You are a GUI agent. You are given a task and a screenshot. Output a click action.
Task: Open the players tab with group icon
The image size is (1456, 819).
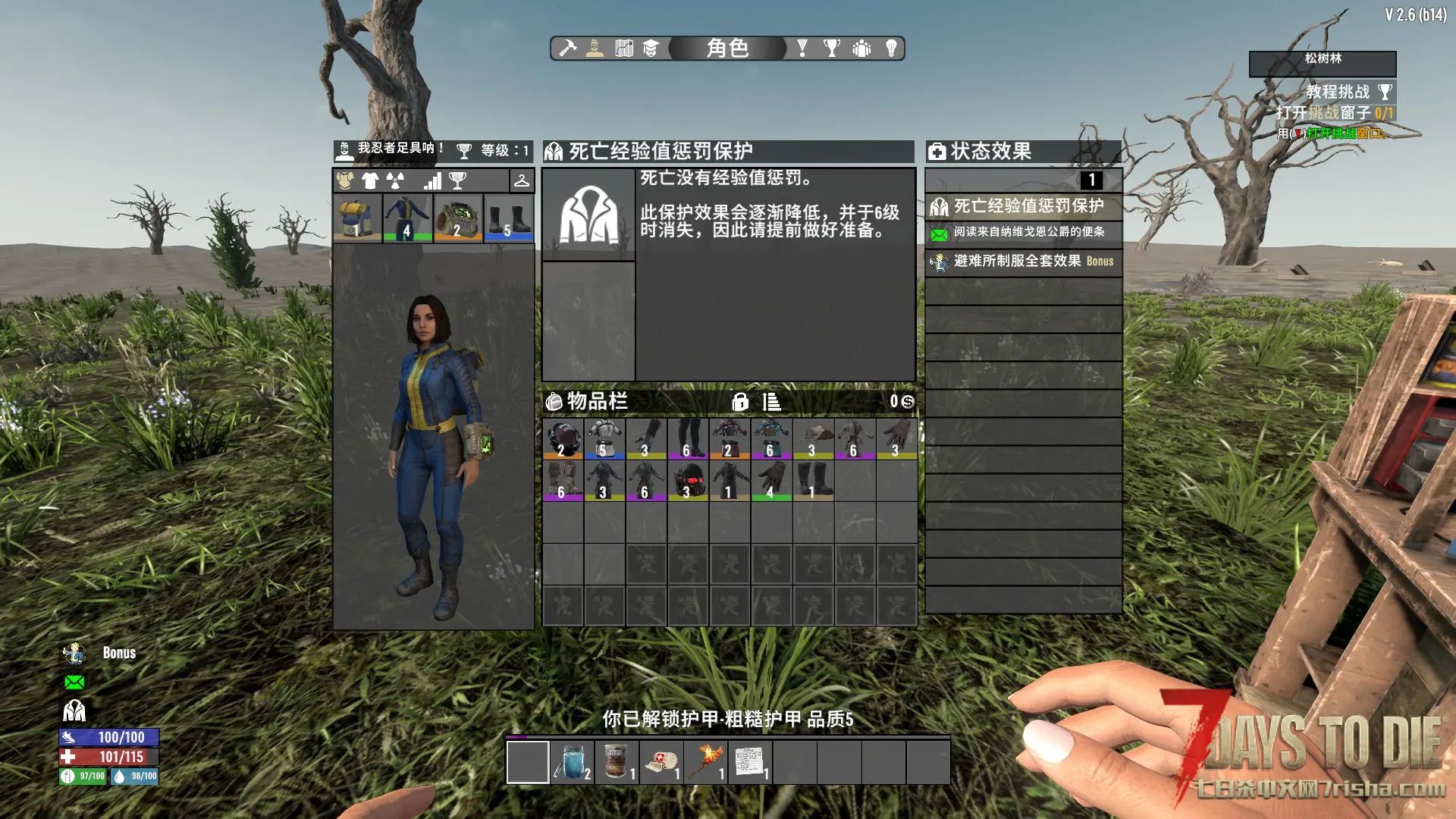coord(861,49)
